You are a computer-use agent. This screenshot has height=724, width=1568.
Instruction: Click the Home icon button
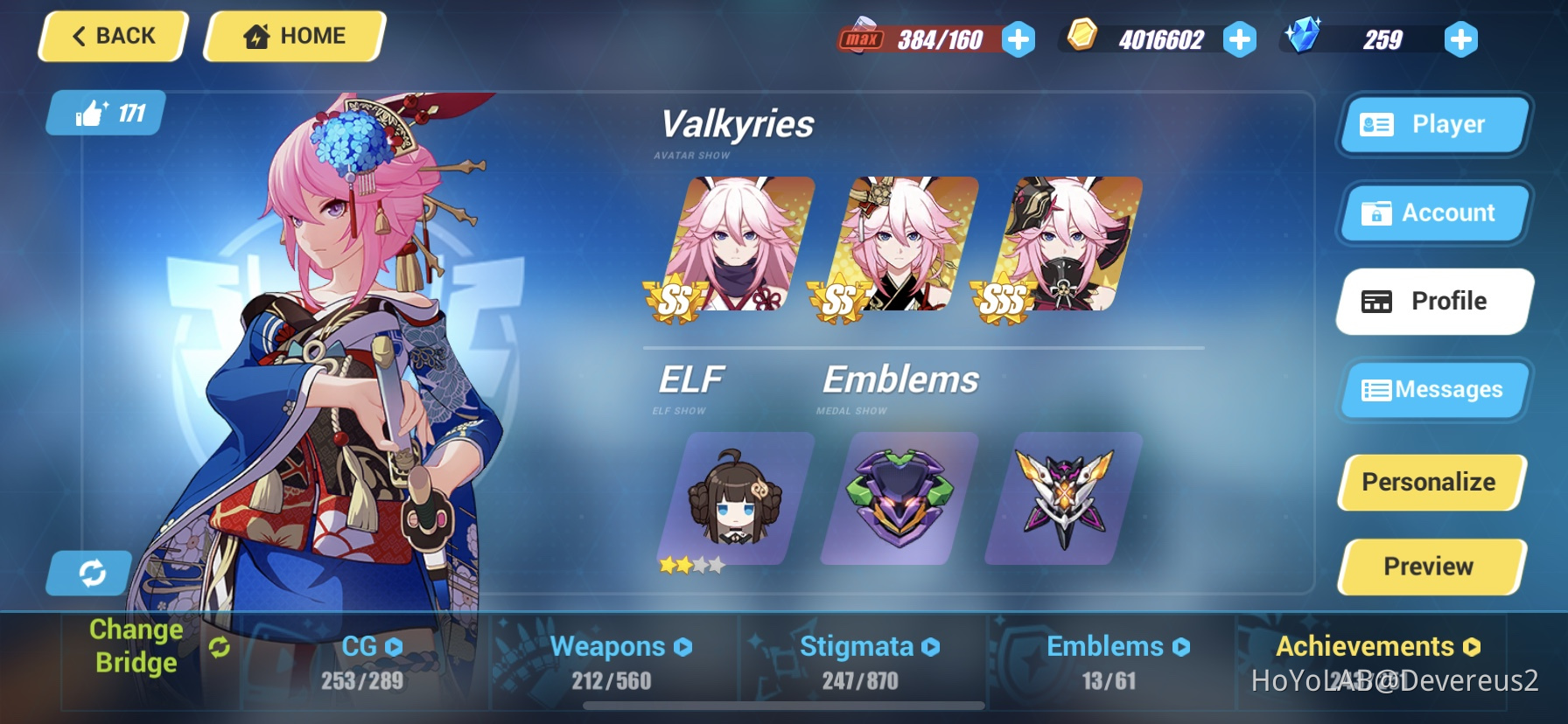click(x=256, y=36)
